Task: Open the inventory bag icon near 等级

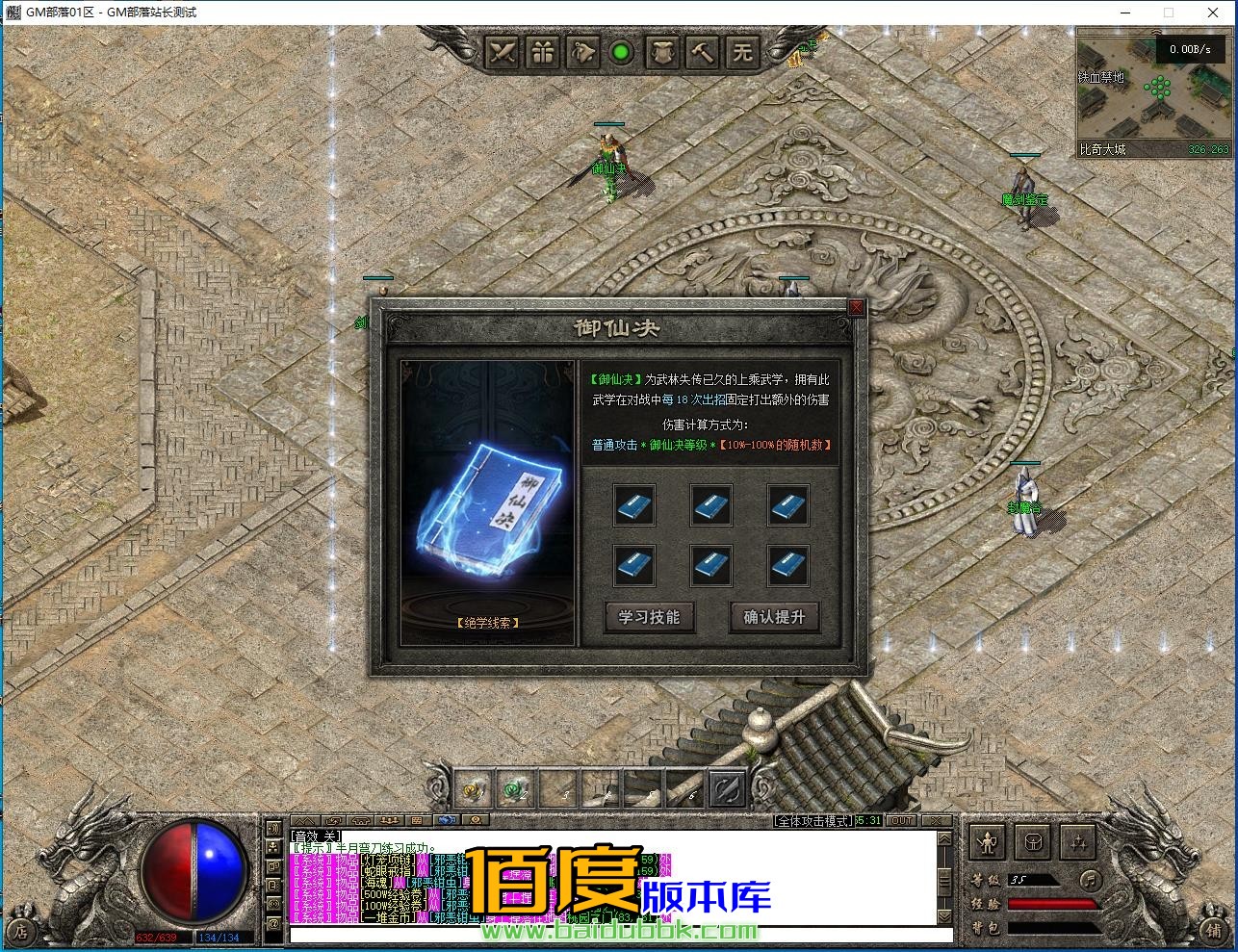Action: (1033, 841)
